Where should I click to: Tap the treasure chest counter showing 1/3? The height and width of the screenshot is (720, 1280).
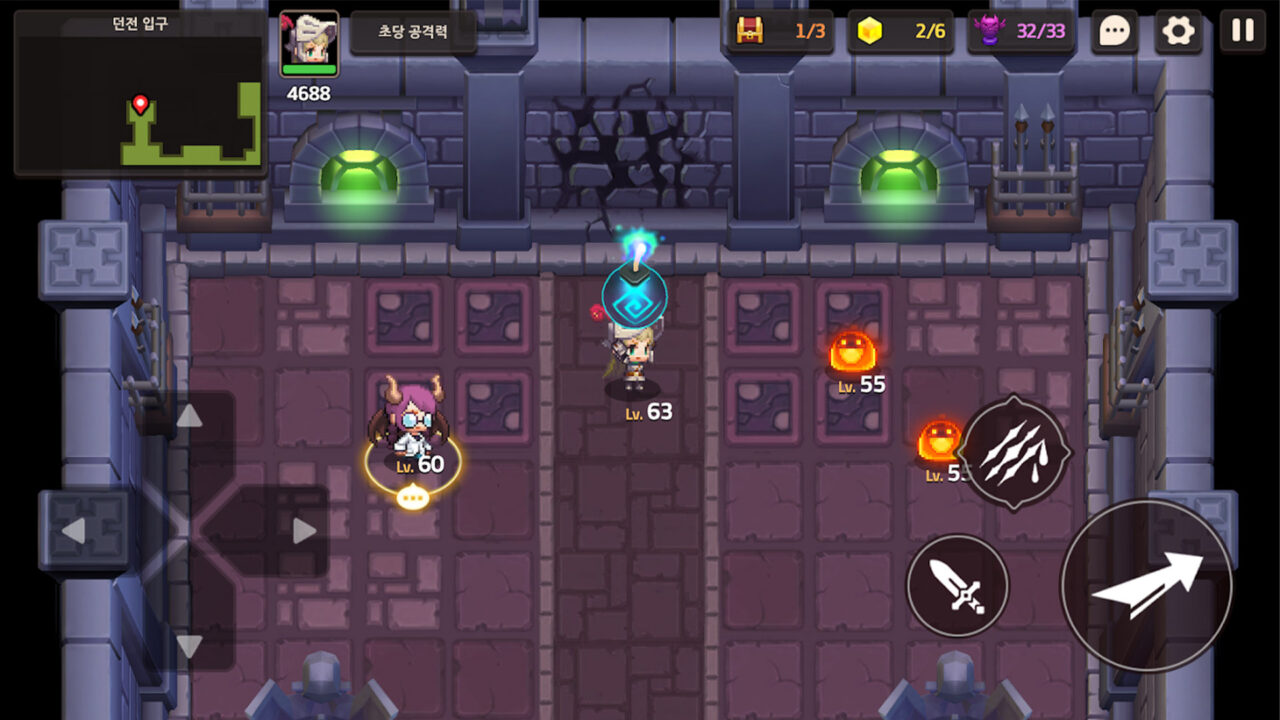[781, 31]
